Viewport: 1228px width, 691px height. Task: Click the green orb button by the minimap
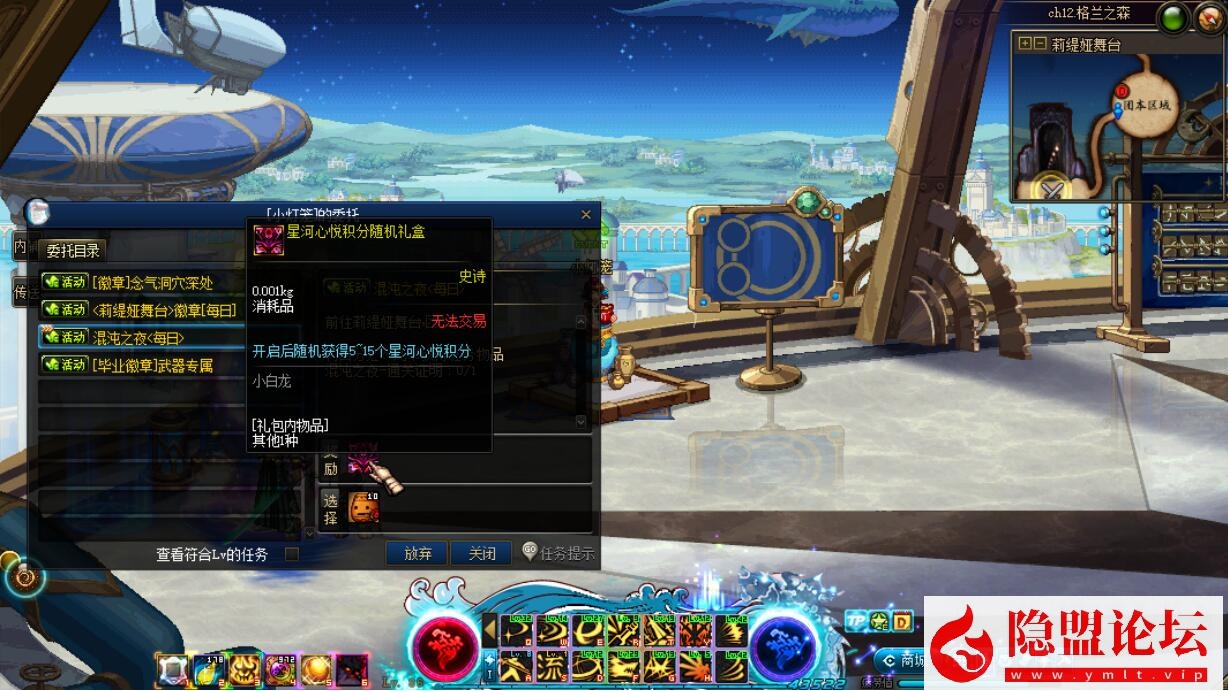pos(1174,17)
